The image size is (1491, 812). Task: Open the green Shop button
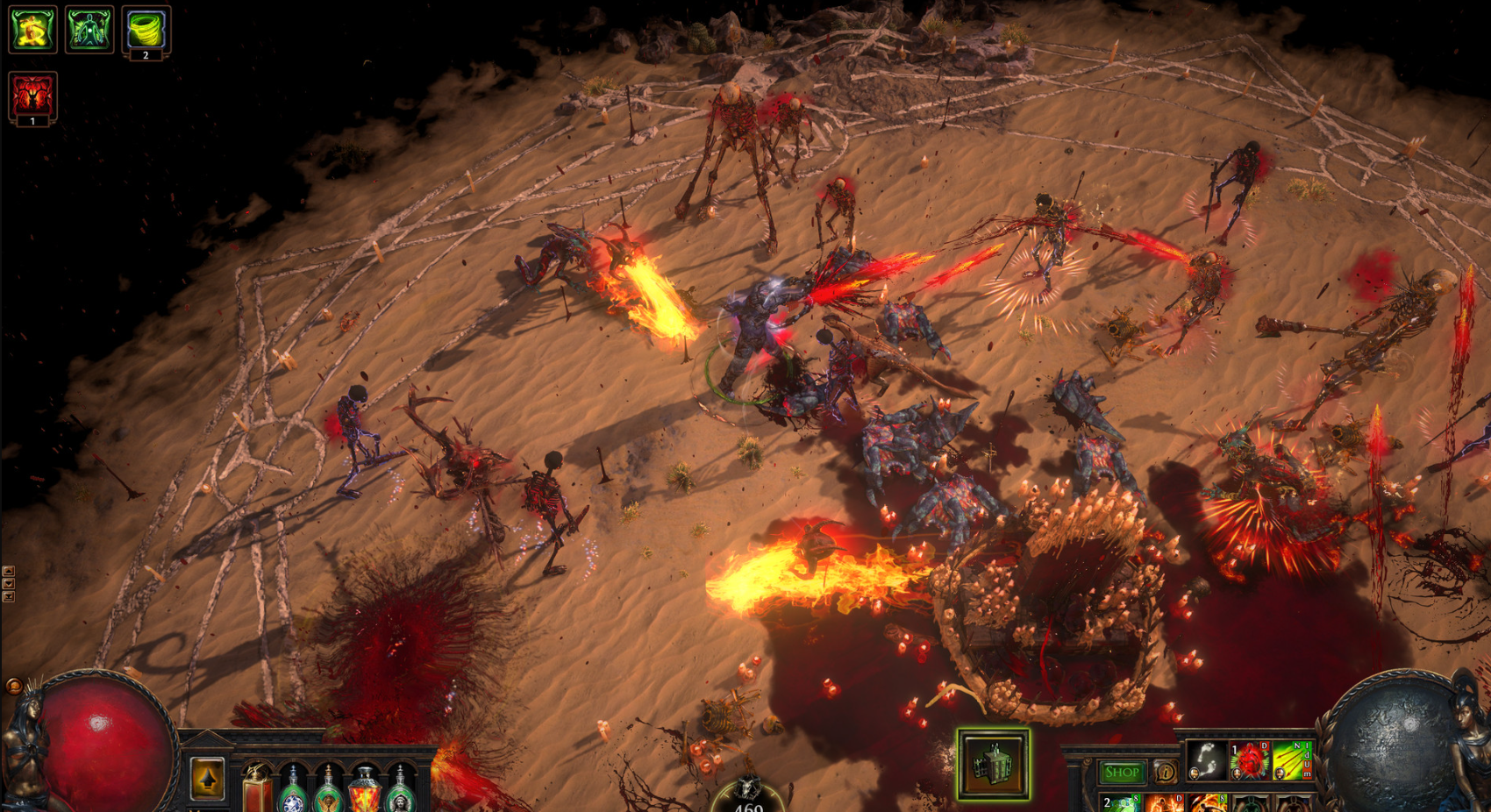1121,773
